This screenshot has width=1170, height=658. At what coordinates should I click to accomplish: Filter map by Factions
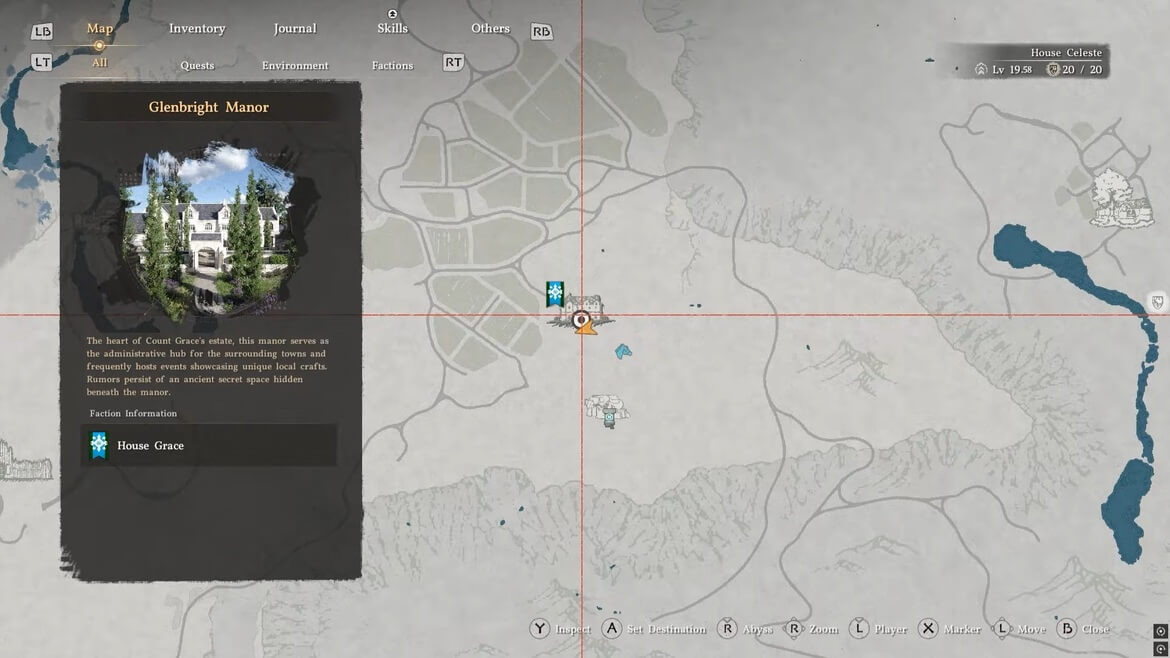click(392, 65)
